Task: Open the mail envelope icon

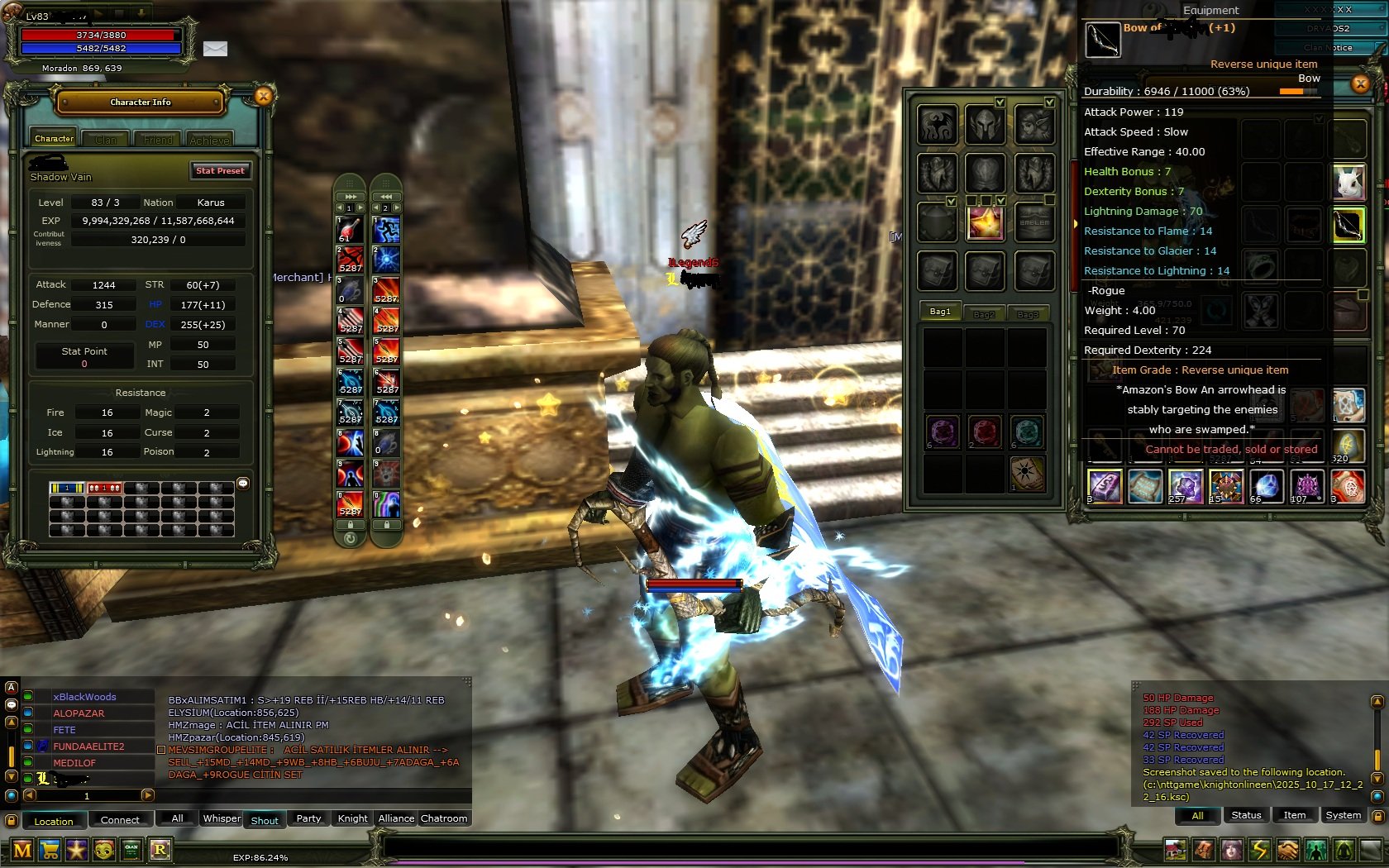Action: (215, 49)
